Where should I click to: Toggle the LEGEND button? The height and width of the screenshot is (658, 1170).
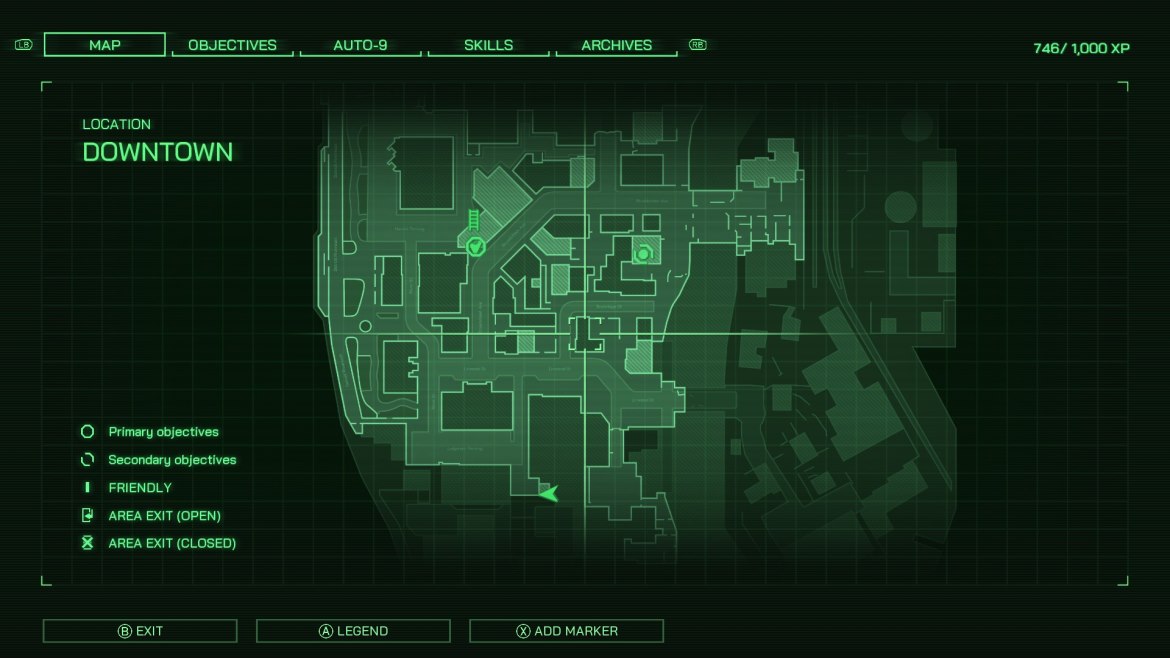click(x=353, y=631)
